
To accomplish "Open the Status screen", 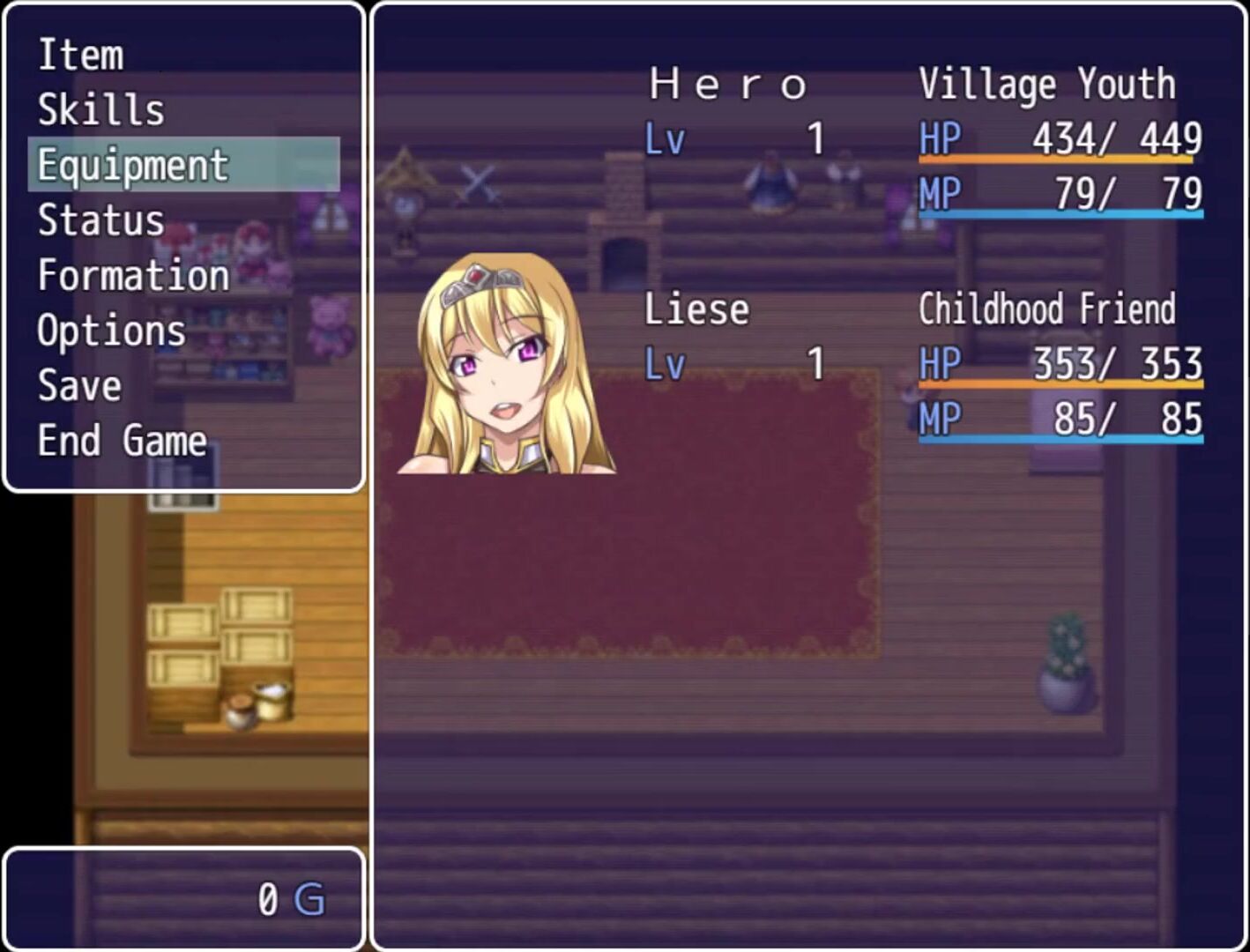I will (x=101, y=220).
